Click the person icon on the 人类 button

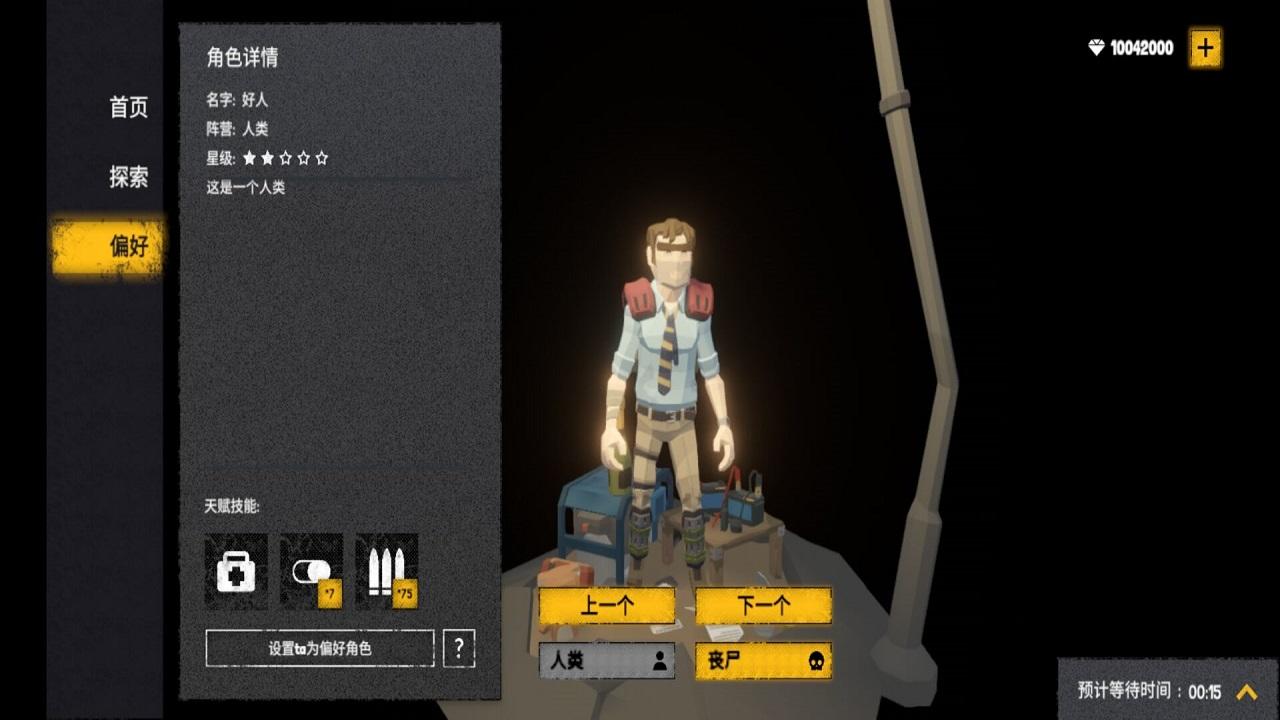[659, 661]
